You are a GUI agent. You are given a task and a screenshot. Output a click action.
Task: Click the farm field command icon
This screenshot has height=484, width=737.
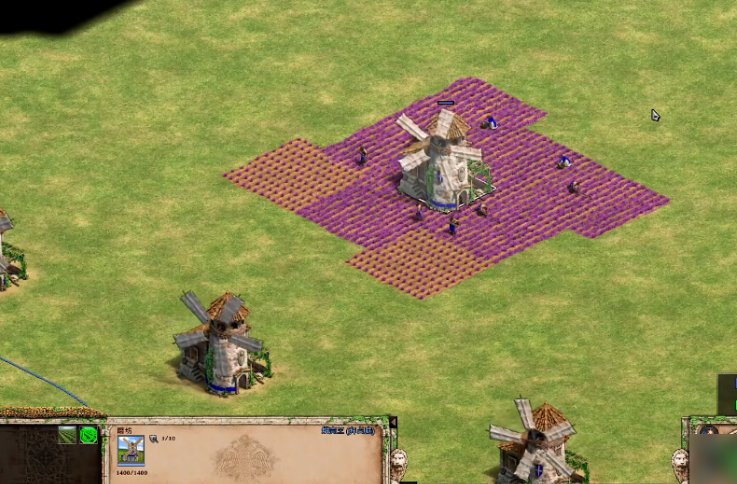[68, 435]
